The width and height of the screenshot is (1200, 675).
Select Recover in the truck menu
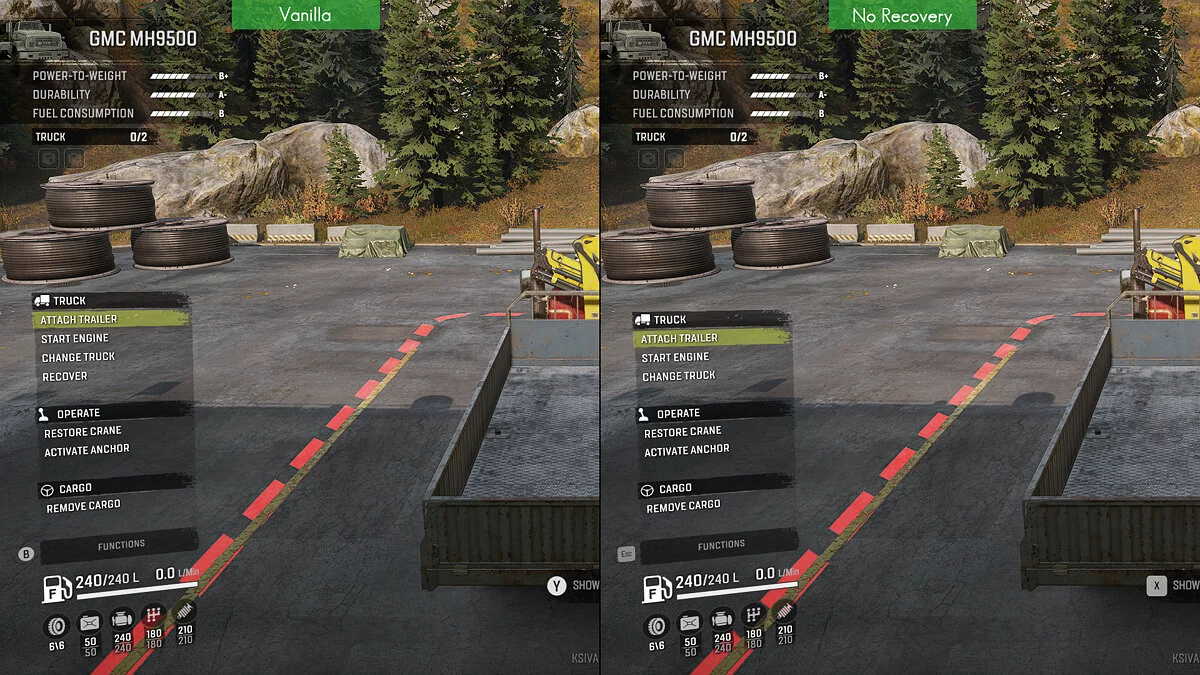pyautogui.click(x=66, y=376)
